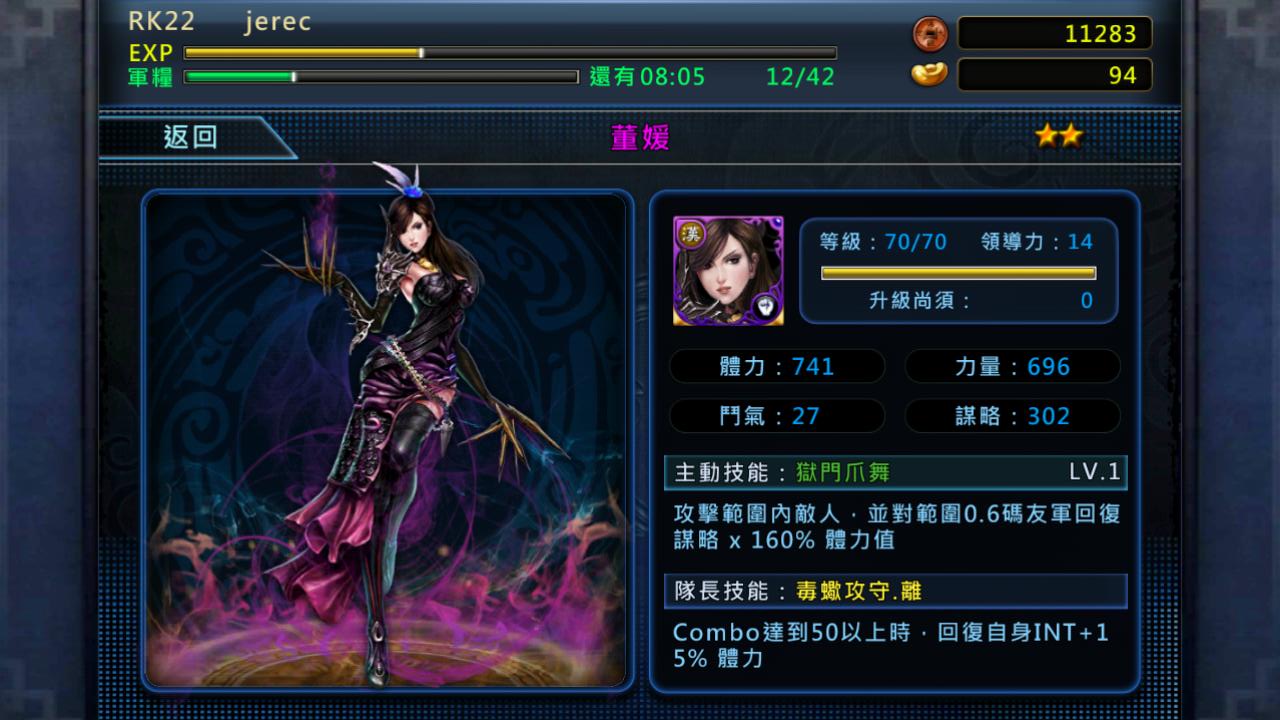1280x720 pixels.
Task: Click the second golden star rating icon
Action: 1072,133
